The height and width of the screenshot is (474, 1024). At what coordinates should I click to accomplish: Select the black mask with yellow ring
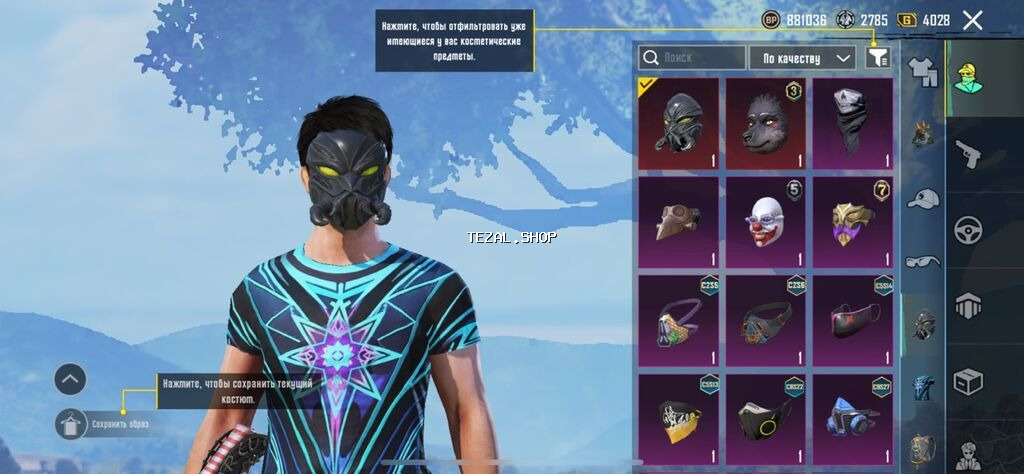[x=765, y=418]
